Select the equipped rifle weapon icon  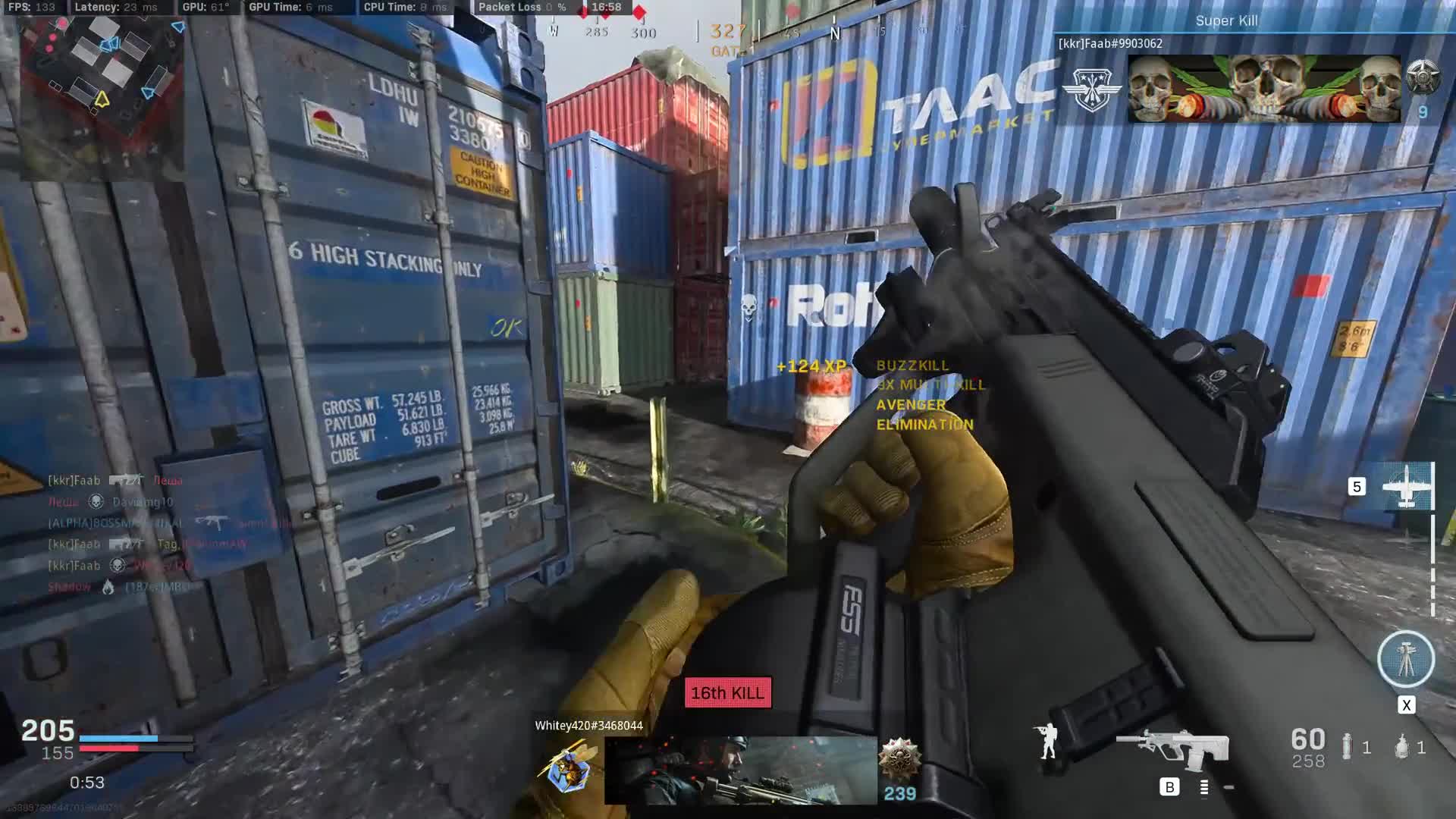coord(1172,747)
